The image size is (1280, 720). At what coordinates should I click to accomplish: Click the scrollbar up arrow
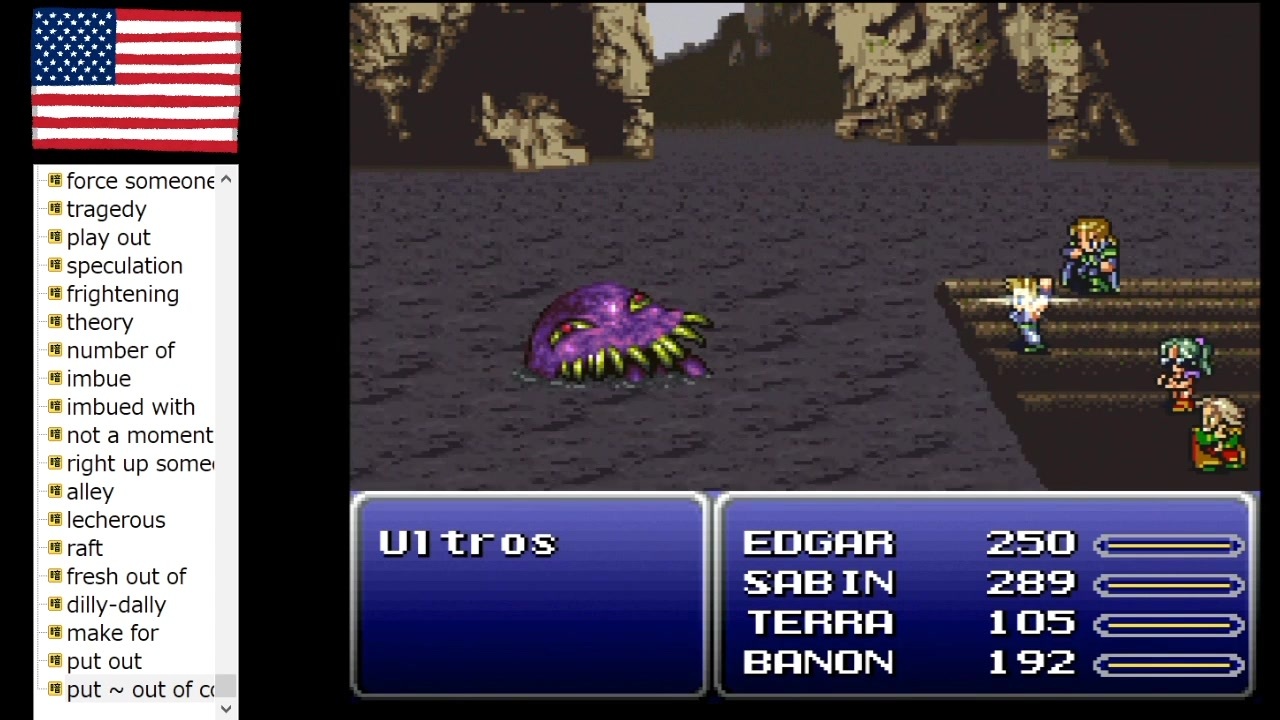coord(226,178)
